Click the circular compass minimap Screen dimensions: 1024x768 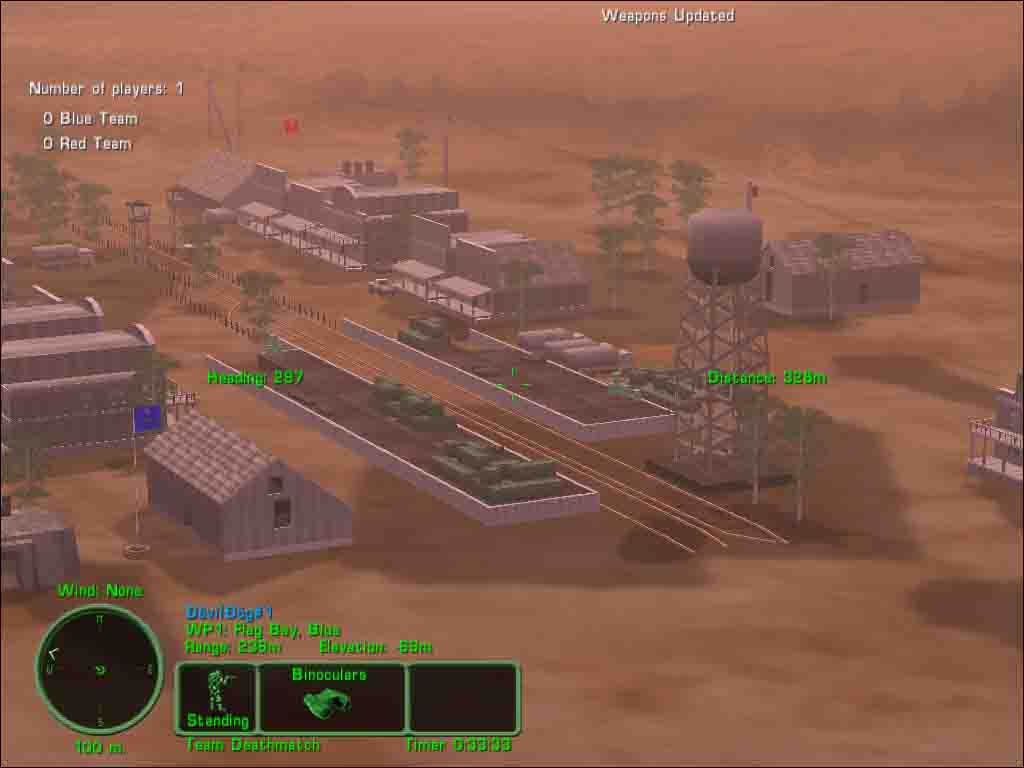pyautogui.click(x=99, y=669)
